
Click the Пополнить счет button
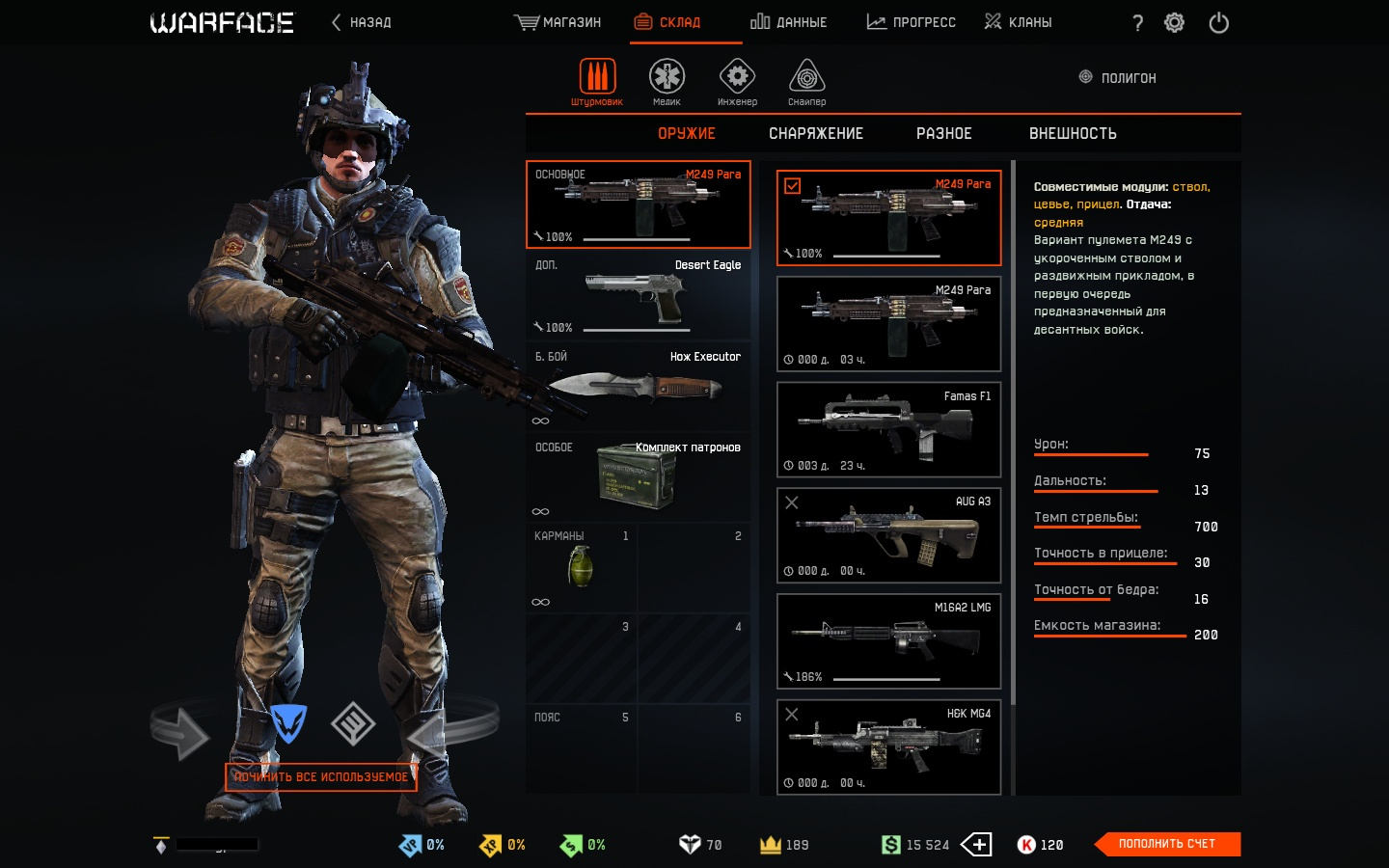tap(1167, 844)
